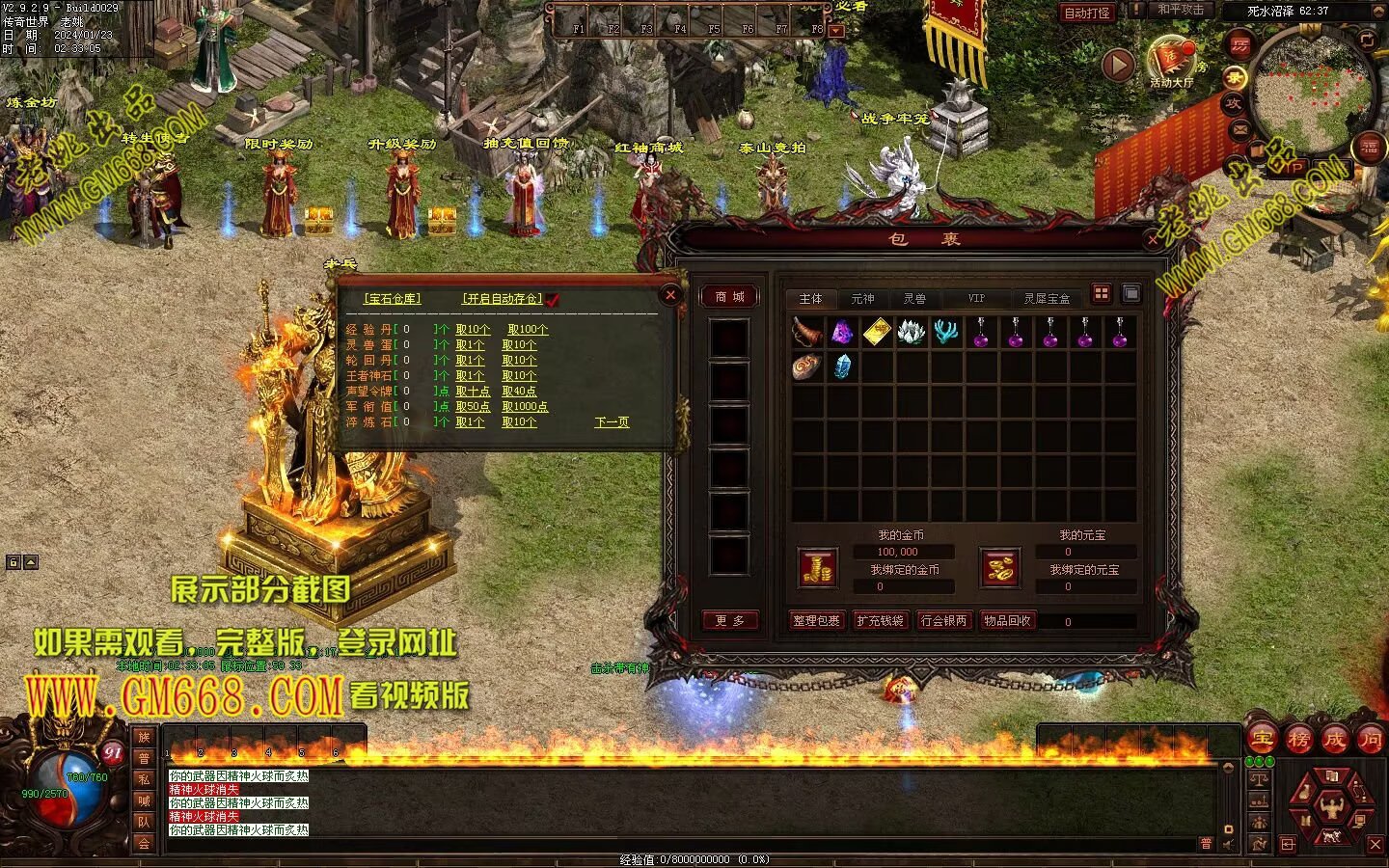The image size is (1389, 868).
Task: Select the horn item in the bag
Action: click(807, 333)
